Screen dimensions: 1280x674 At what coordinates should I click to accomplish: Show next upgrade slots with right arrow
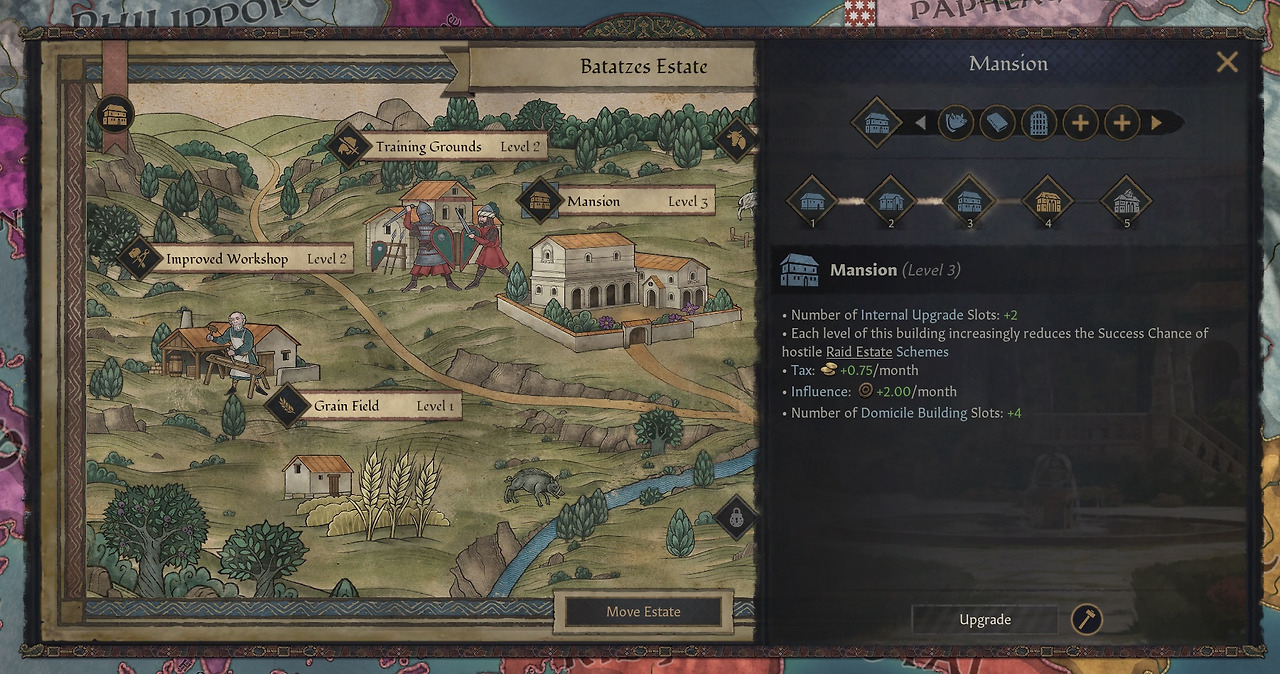click(x=1157, y=123)
